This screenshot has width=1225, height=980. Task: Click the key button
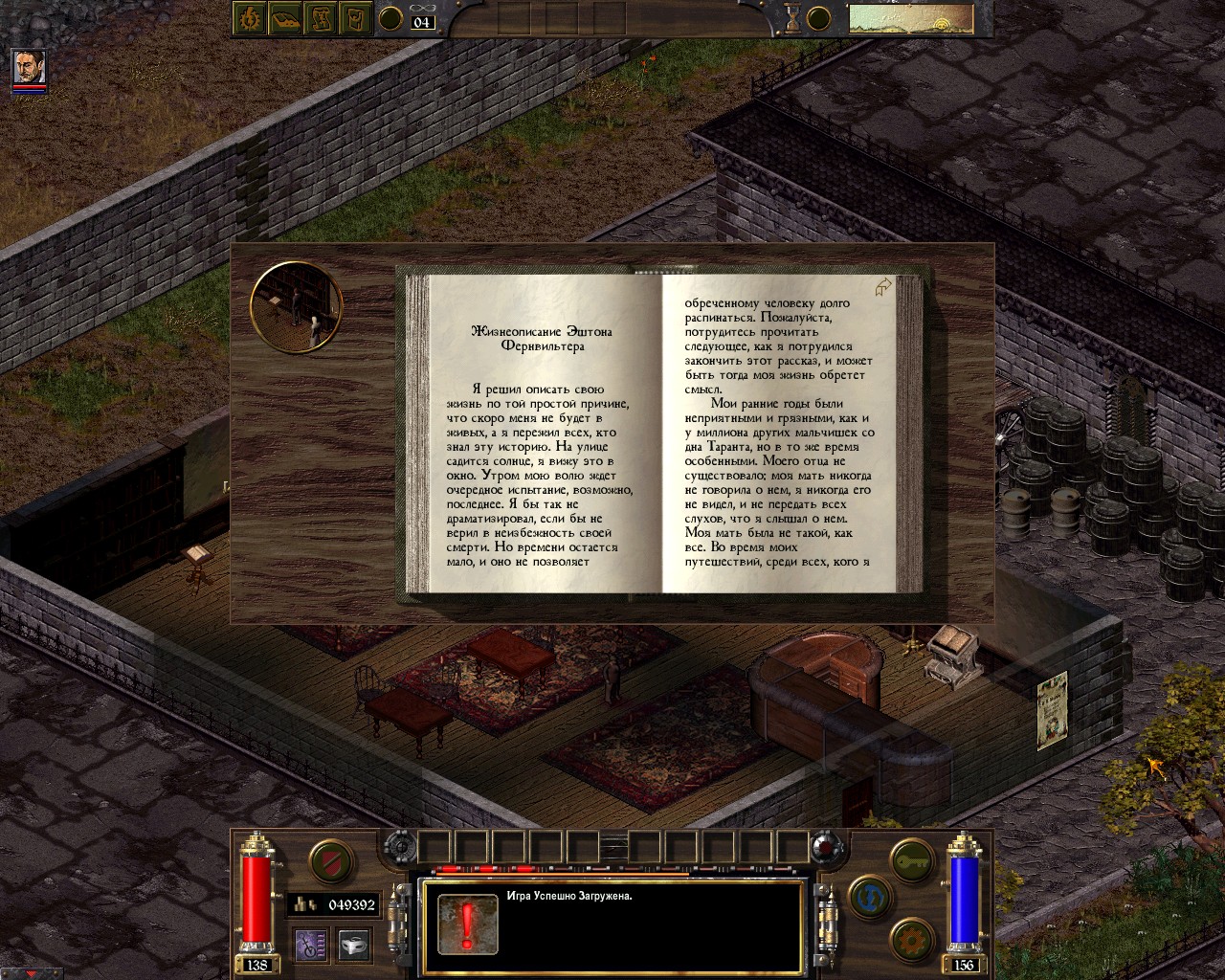911,860
